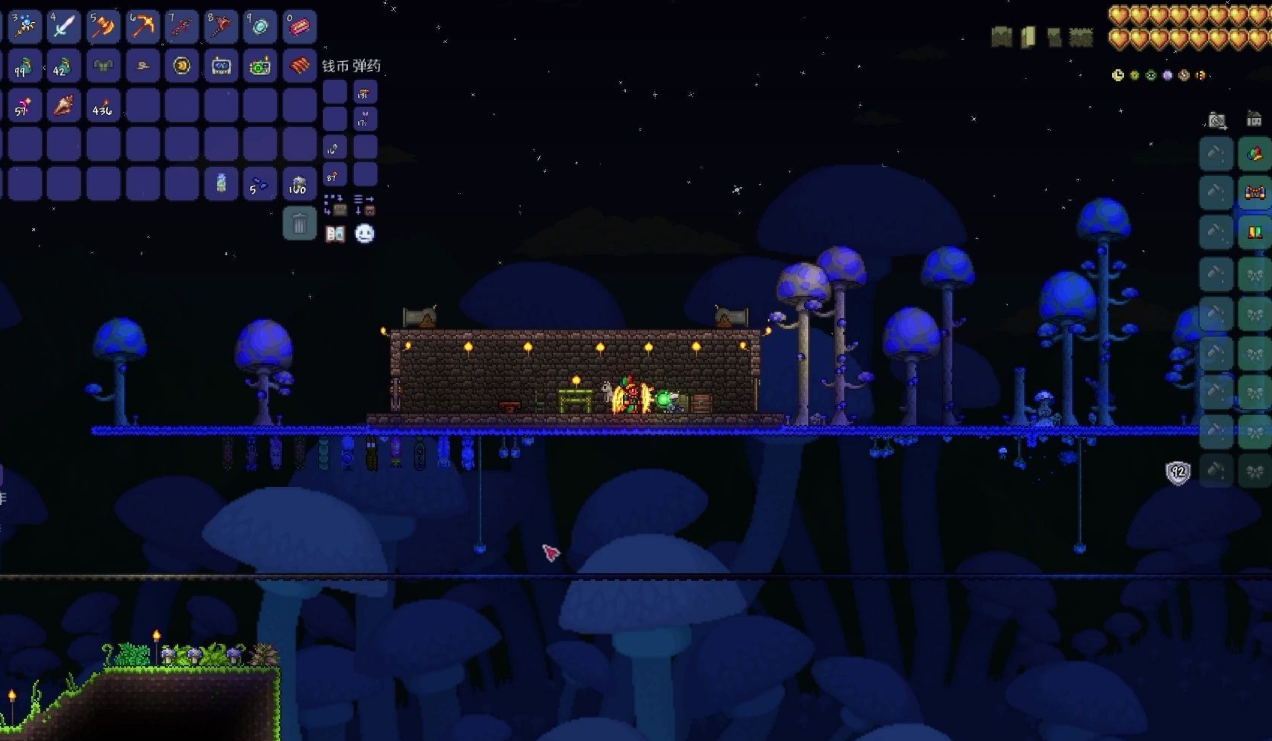The width and height of the screenshot is (1272, 741).
Task: Click the coin bag stack of 42
Action: [x=64, y=66]
